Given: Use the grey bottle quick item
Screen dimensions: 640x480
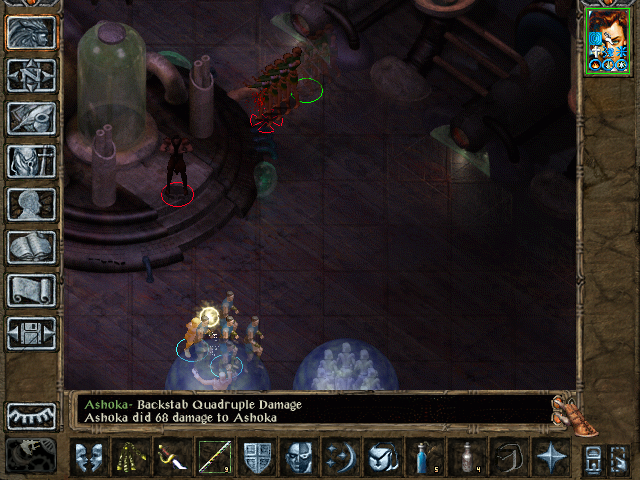Looking at the screenshot, I should click(x=466, y=457).
